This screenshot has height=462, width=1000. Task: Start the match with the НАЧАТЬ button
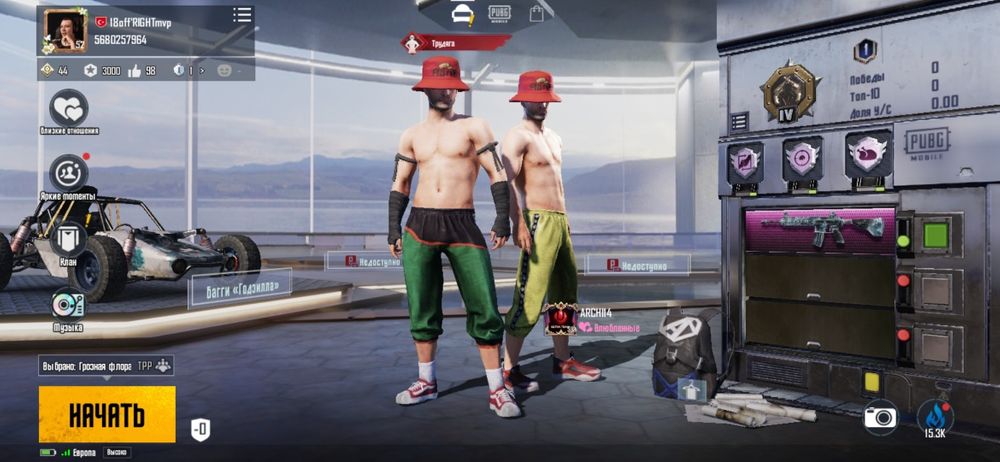(x=107, y=414)
